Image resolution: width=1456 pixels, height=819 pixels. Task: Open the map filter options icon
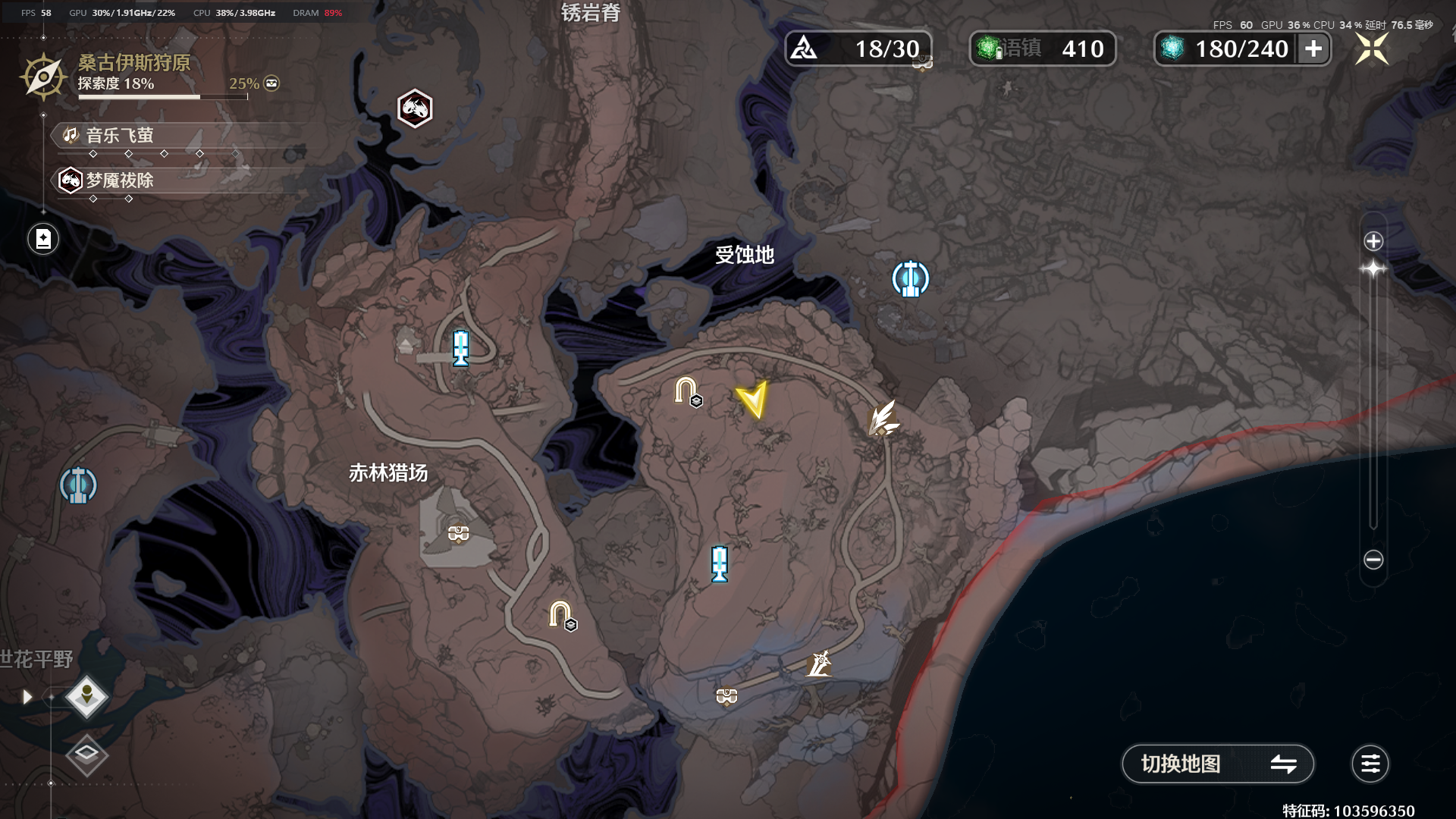(1370, 764)
